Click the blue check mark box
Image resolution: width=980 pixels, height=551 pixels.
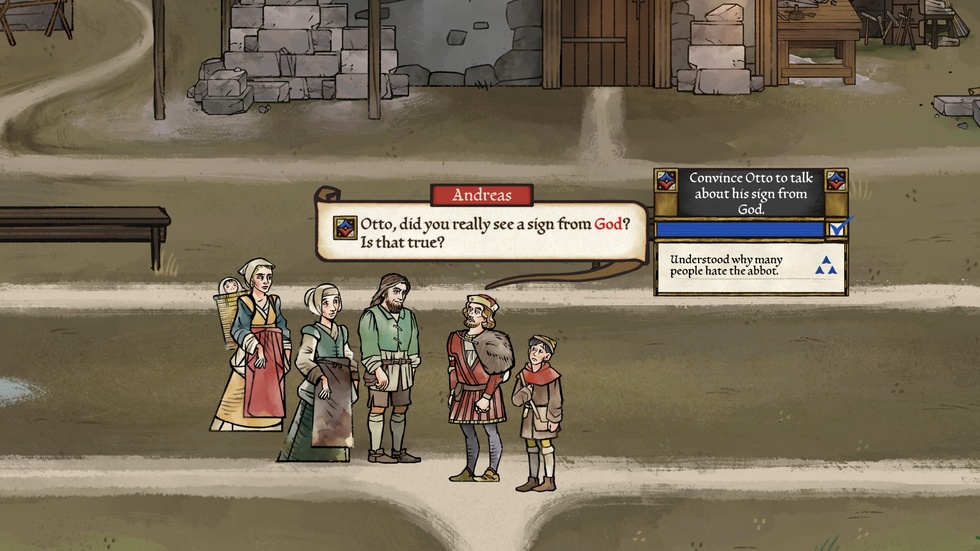[837, 229]
